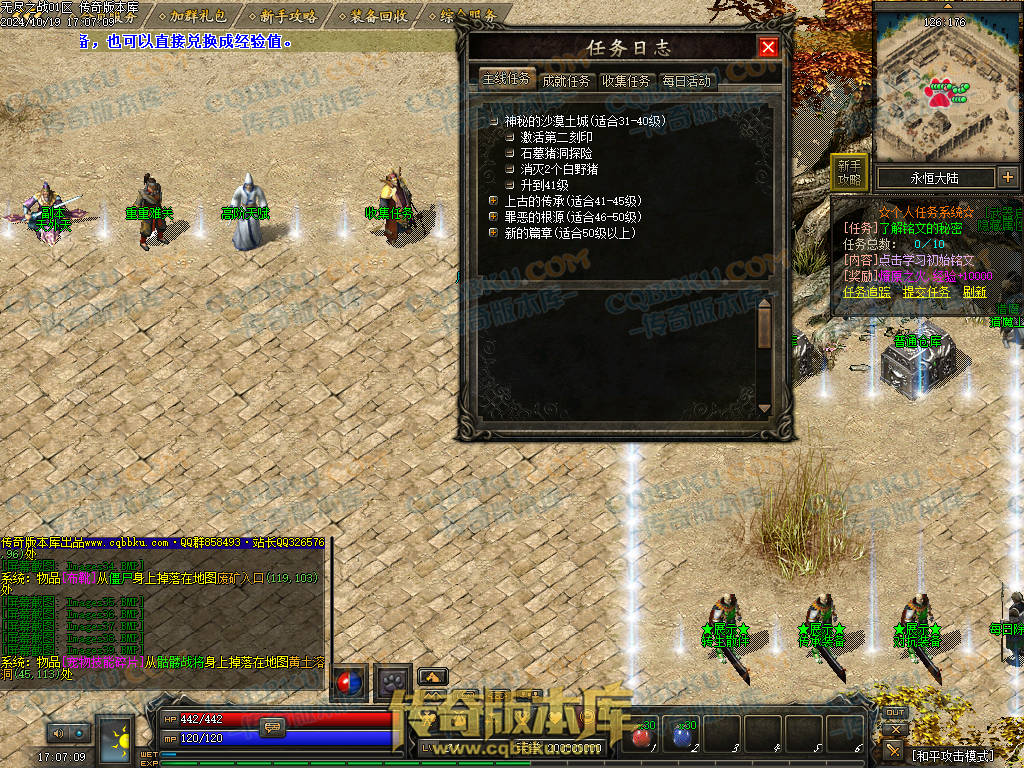Collapse the 神秘的沙漠土城 quest group
This screenshot has height=768, width=1024.
click(493, 121)
